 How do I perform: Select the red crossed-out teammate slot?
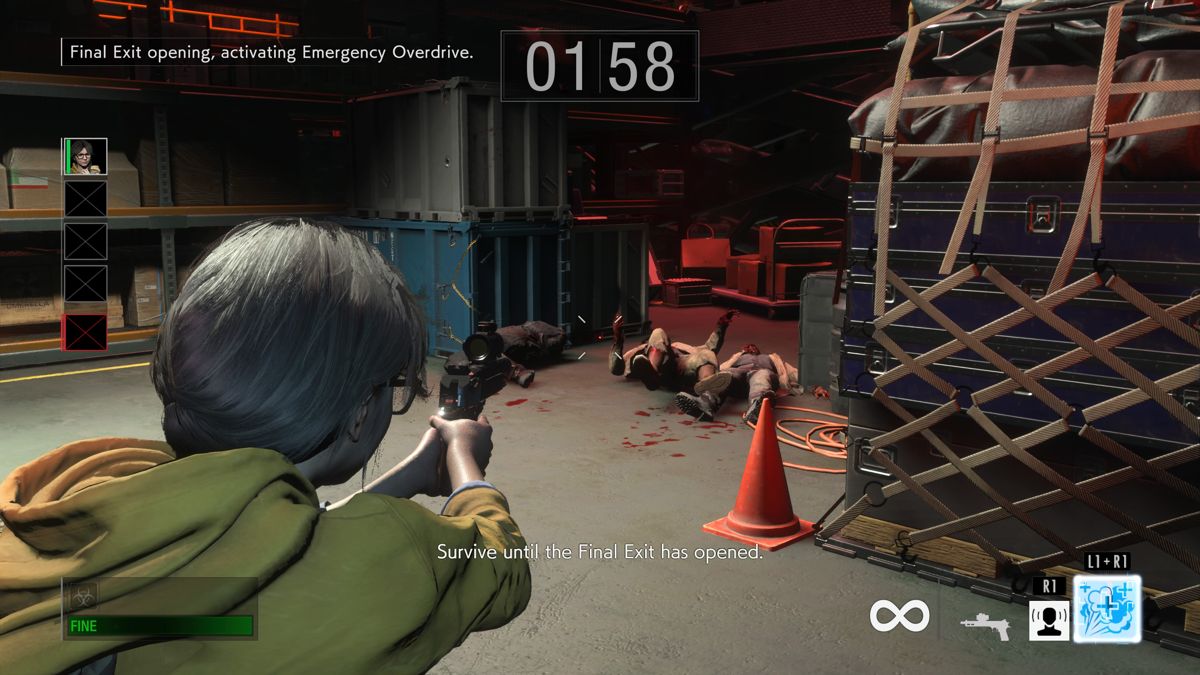[x=85, y=332]
